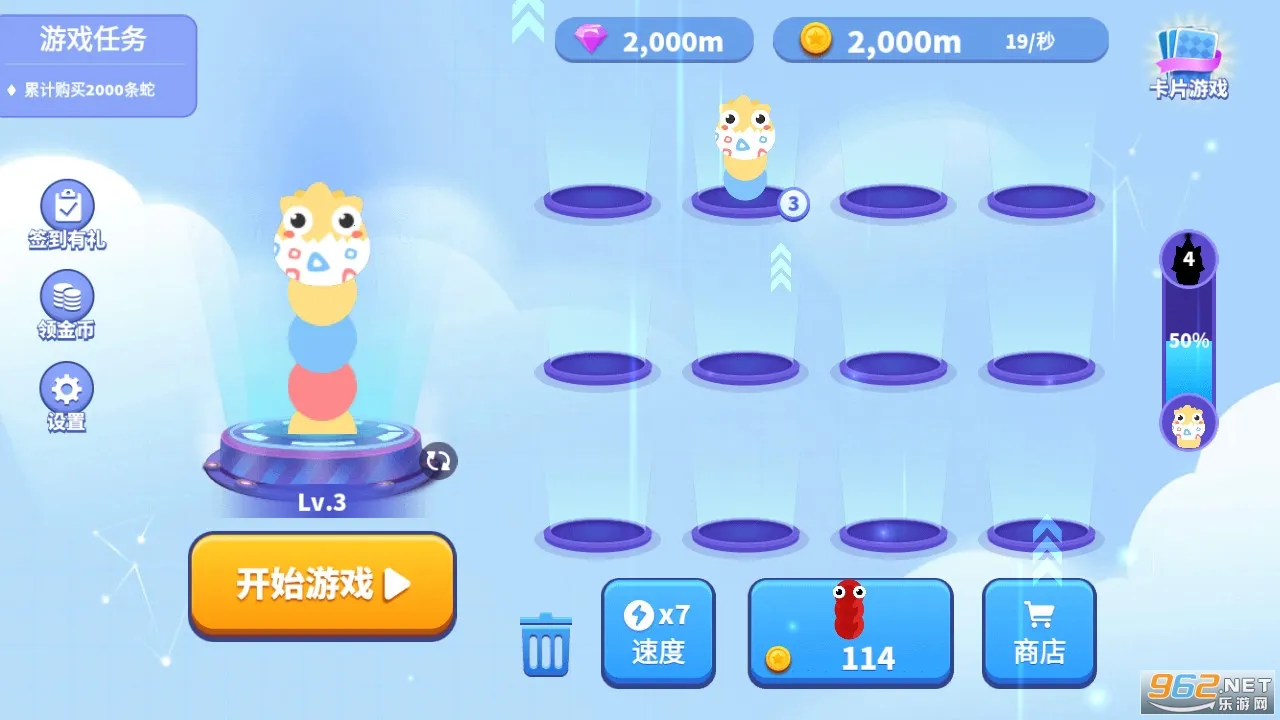
Task: Tap the 领金币 coin collection icon
Action: (x=64, y=305)
